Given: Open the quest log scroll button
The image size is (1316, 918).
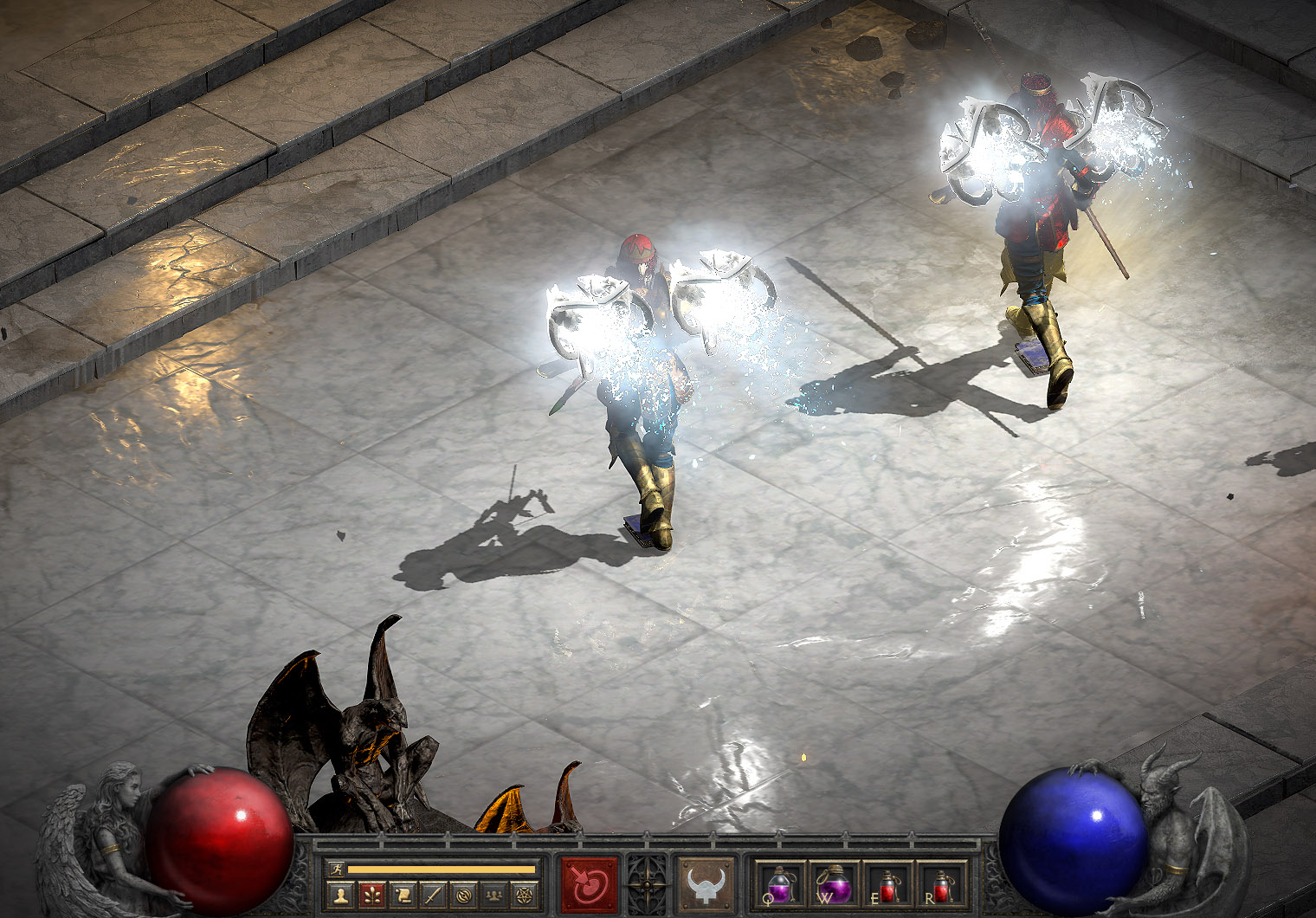Looking at the screenshot, I should pyautogui.click(x=403, y=895).
